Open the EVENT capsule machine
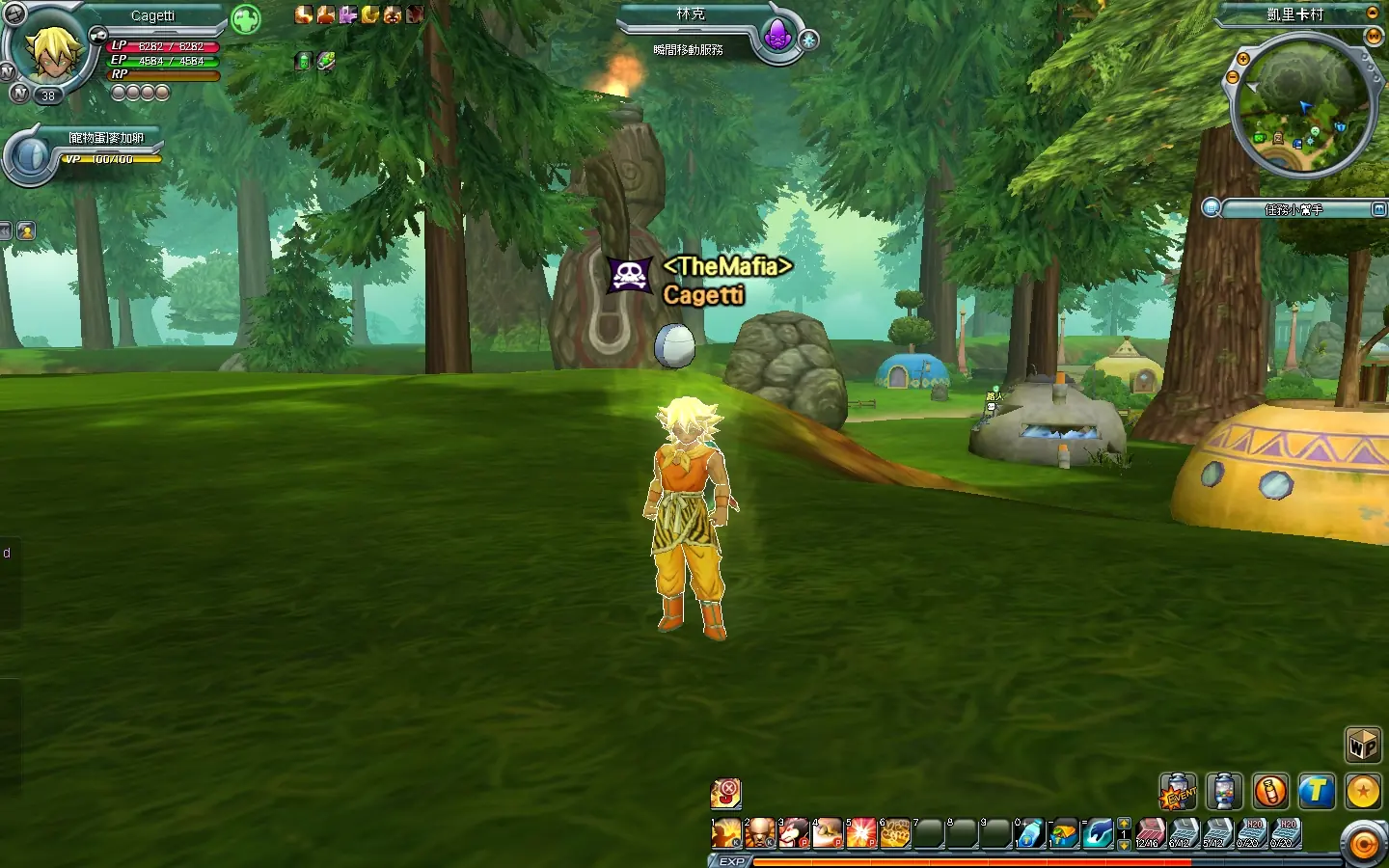The height and width of the screenshot is (868, 1389). (x=1179, y=792)
